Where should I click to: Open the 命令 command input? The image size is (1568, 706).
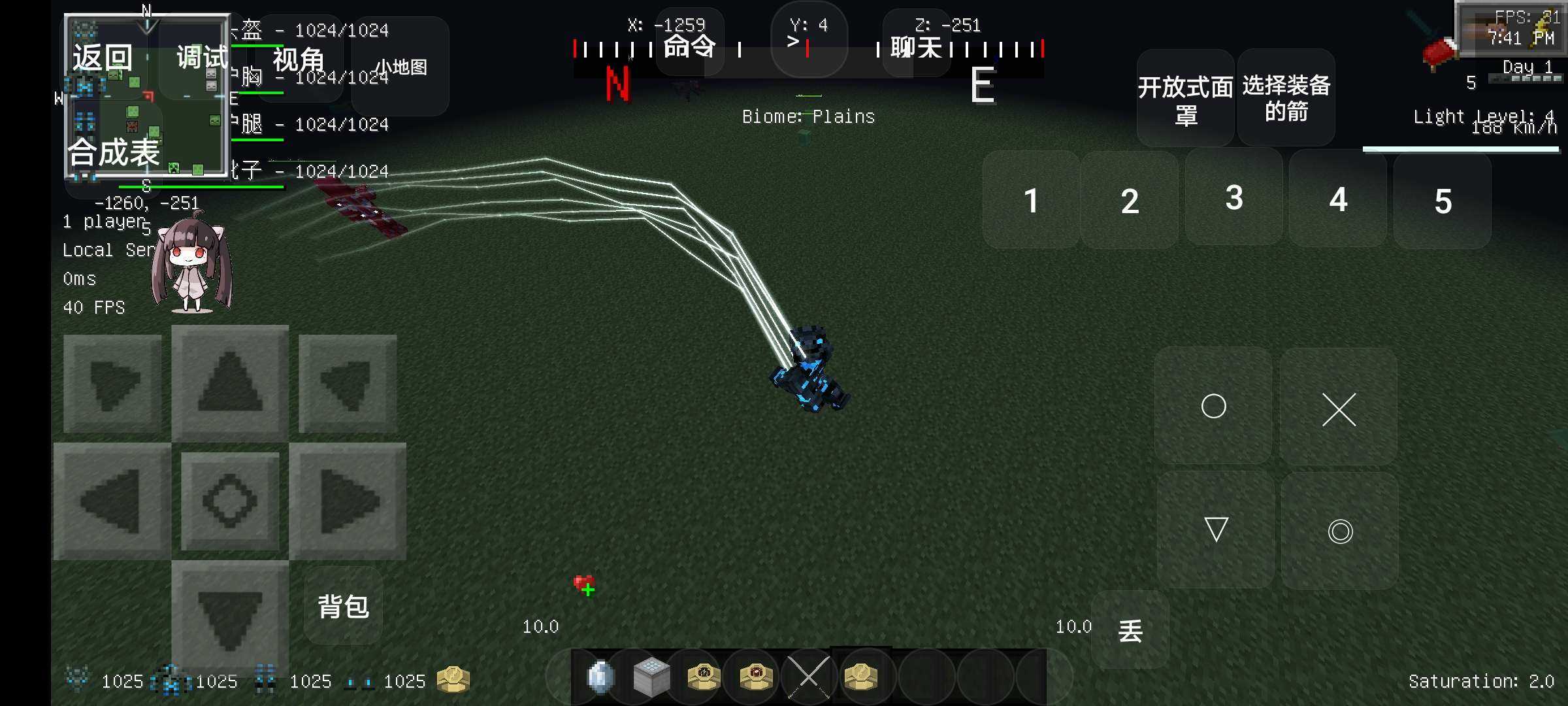point(689,46)
